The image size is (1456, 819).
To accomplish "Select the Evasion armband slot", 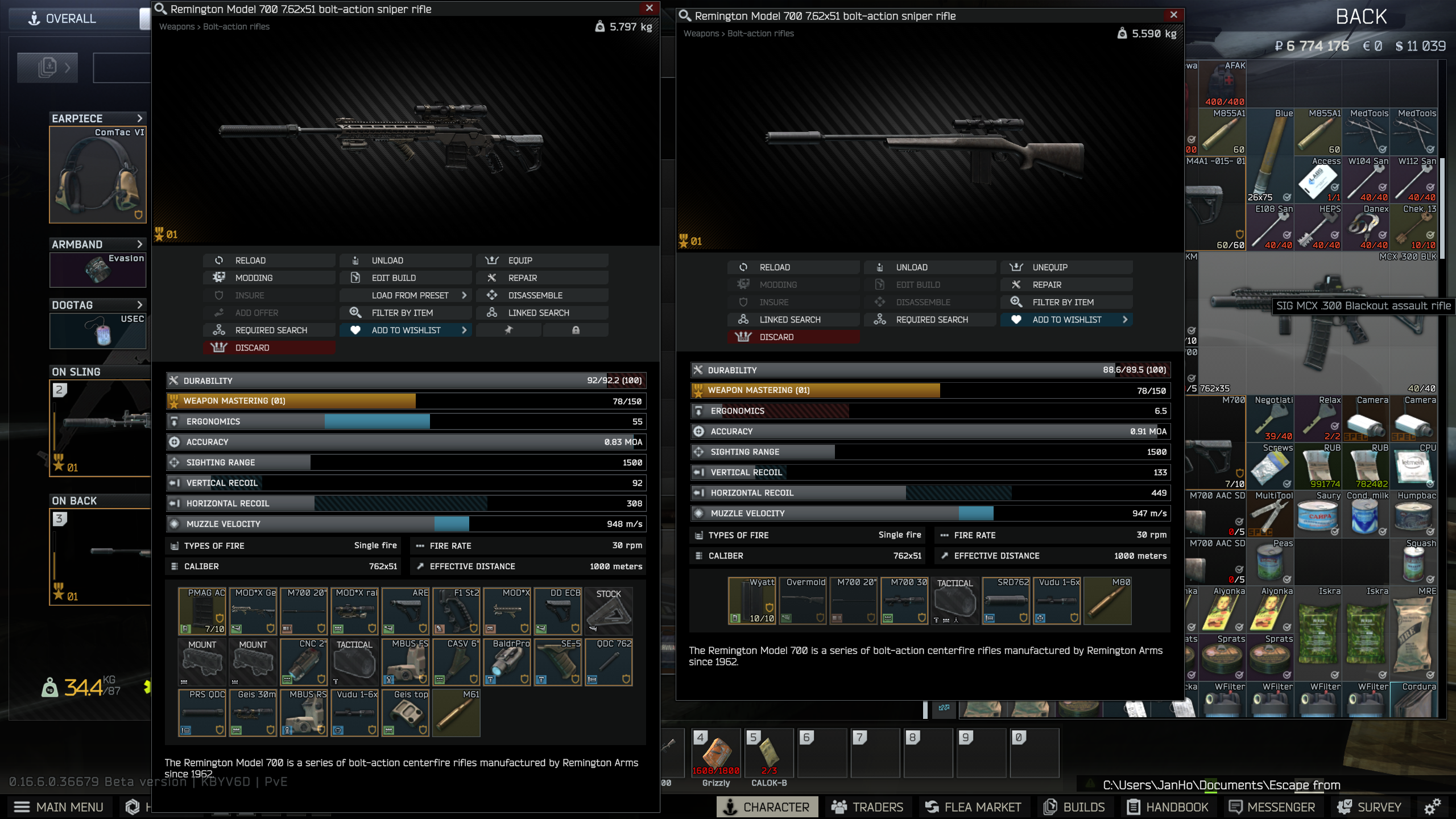I will pos(98,270).
